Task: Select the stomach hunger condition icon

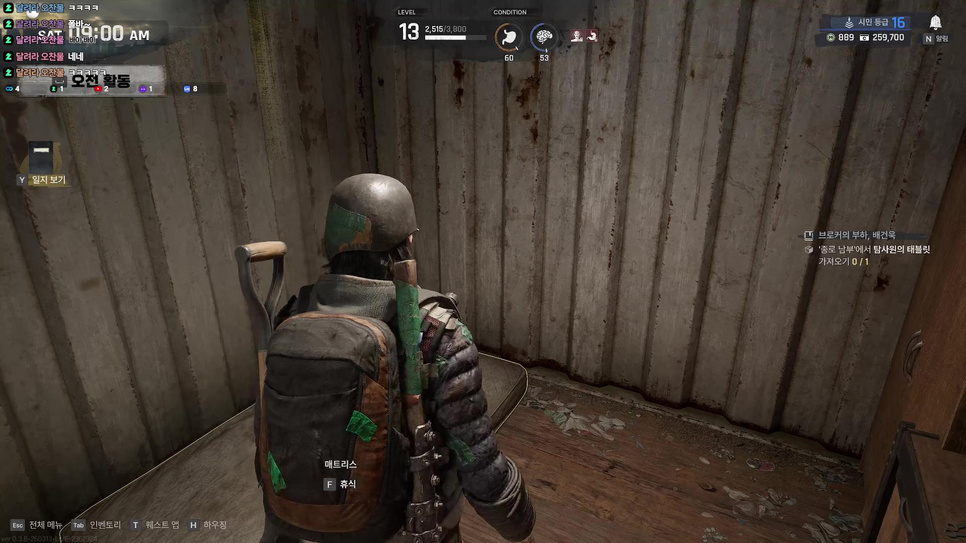Action: click(x=509, y=38)
